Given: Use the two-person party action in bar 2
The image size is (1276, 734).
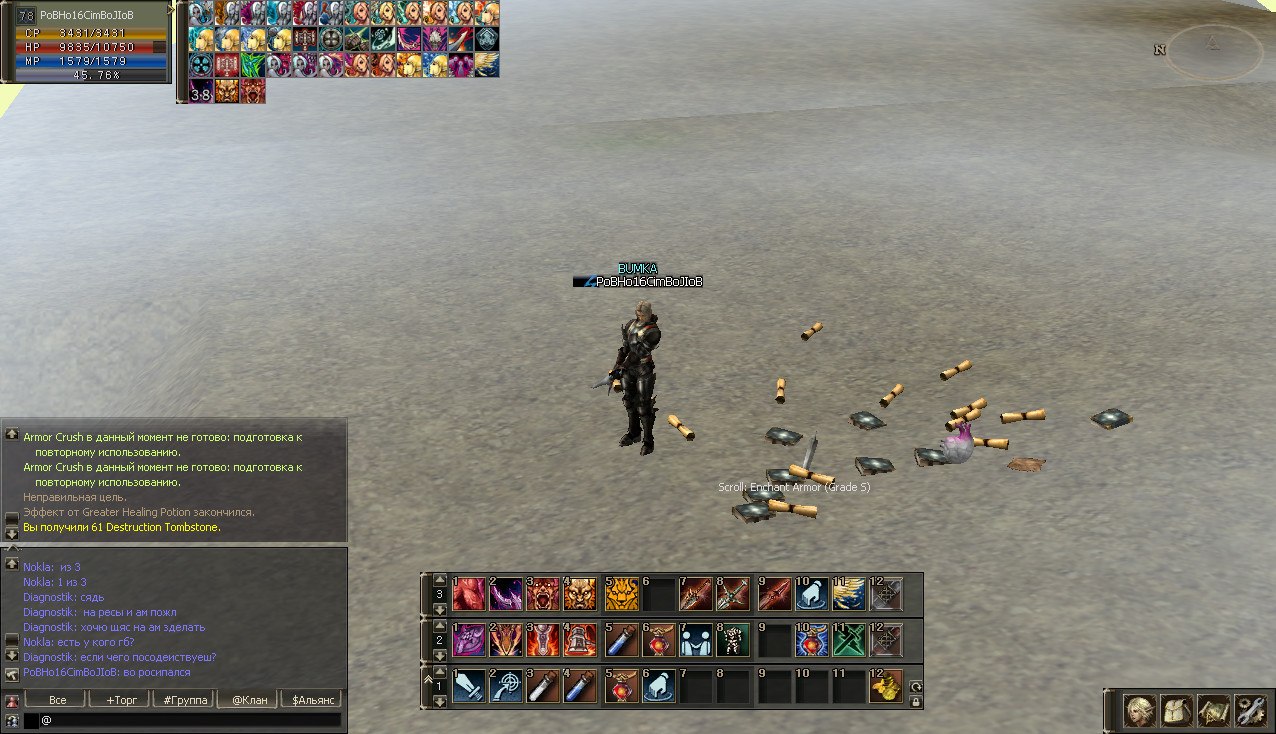Looking at the screenshot, I should coord(695,640).
